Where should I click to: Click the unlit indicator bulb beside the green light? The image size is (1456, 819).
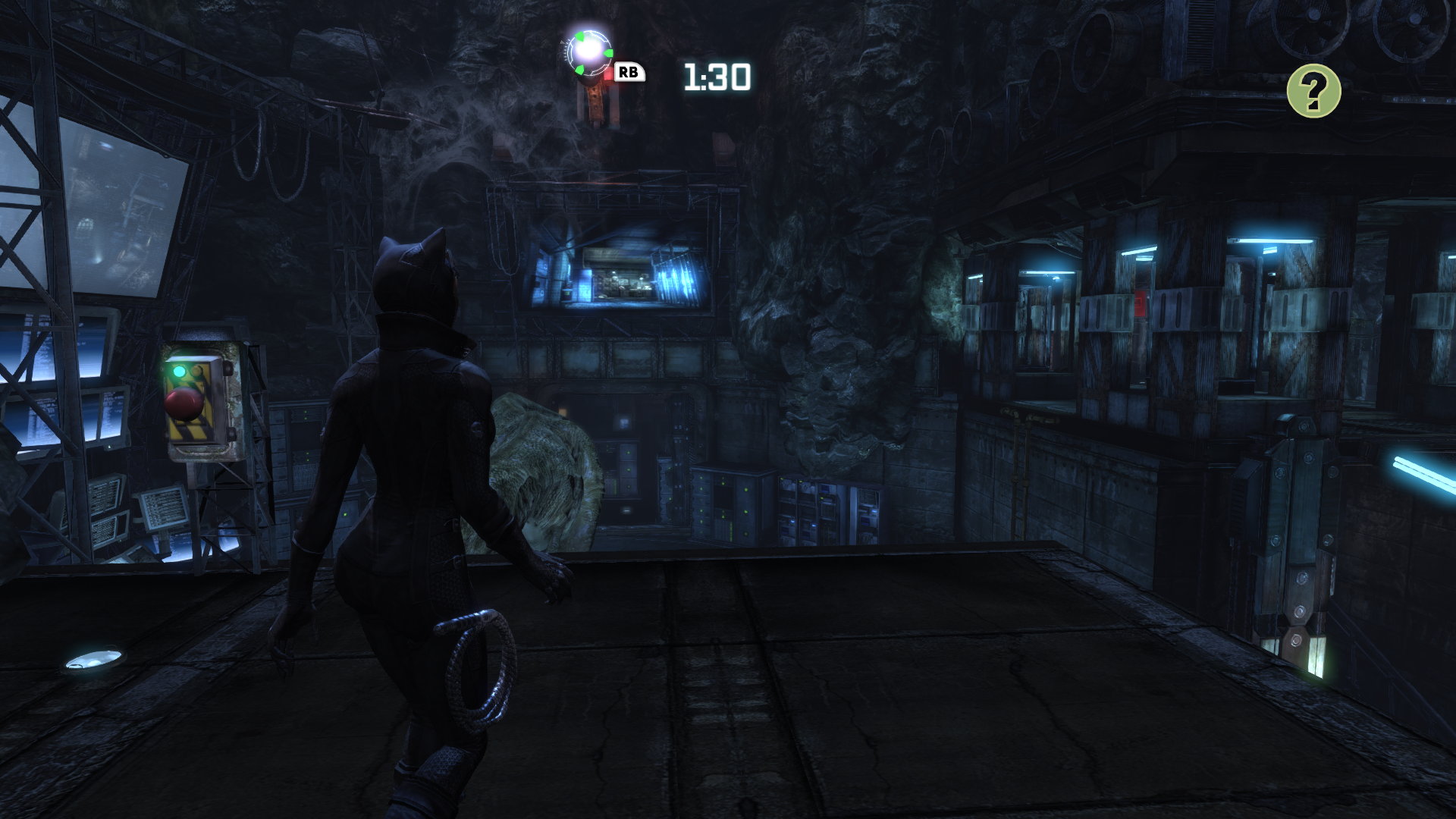pos(196,370)
